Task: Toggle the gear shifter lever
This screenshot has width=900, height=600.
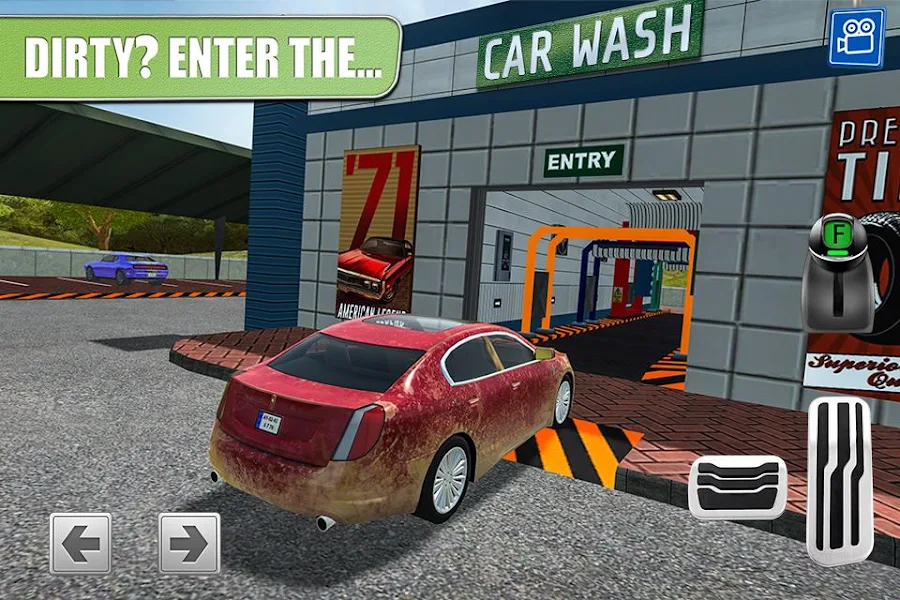Action: coord(837,273)
